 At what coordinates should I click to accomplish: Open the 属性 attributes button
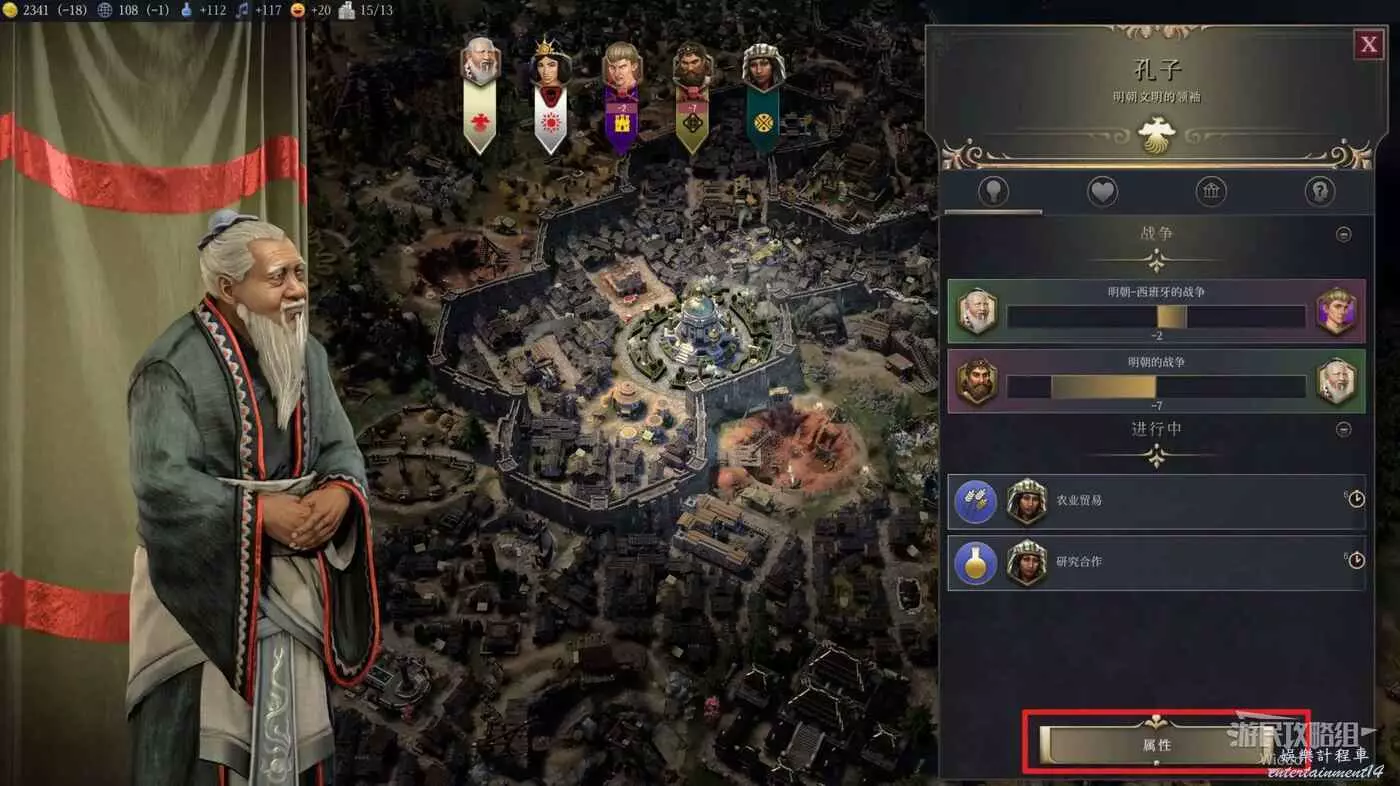pos(1157,744)
